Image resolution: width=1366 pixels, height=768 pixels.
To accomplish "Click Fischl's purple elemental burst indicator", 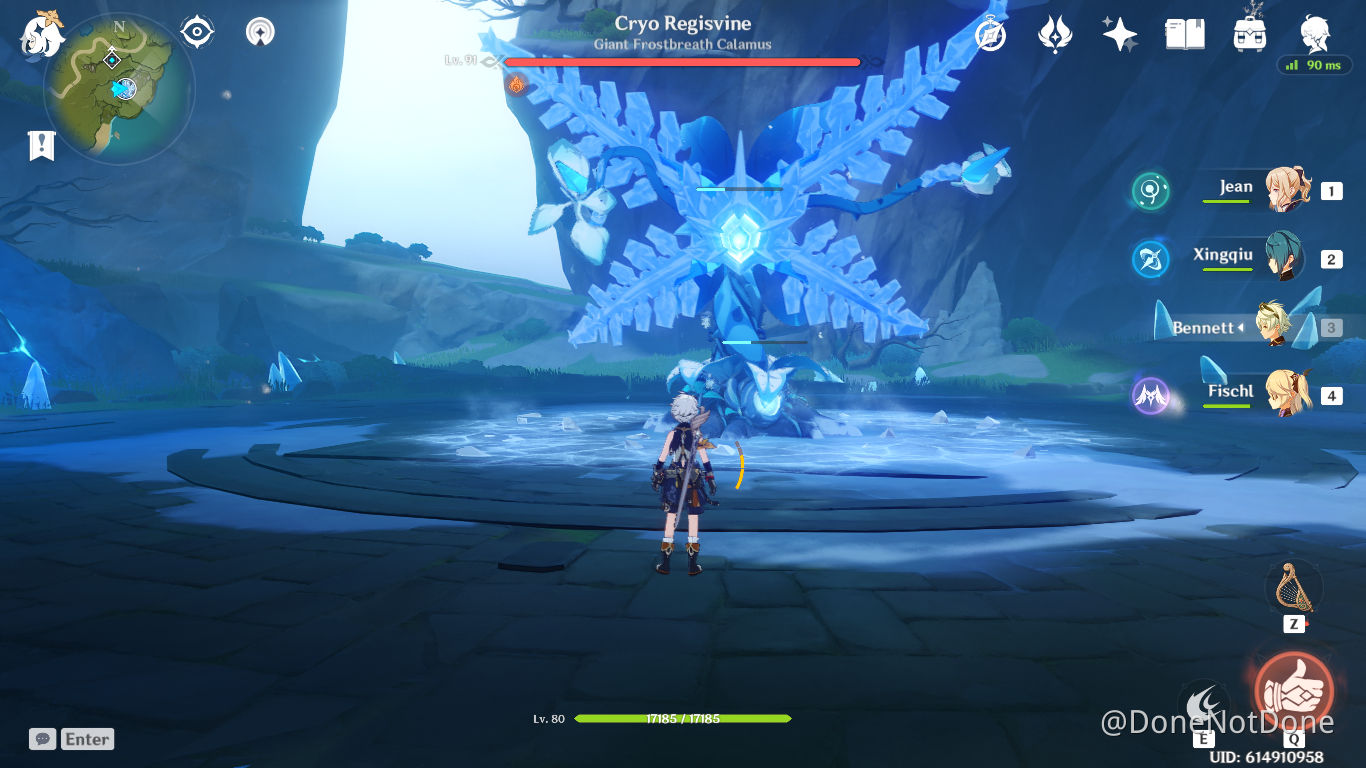I will pyautogui.click(x=1152, y=396).
